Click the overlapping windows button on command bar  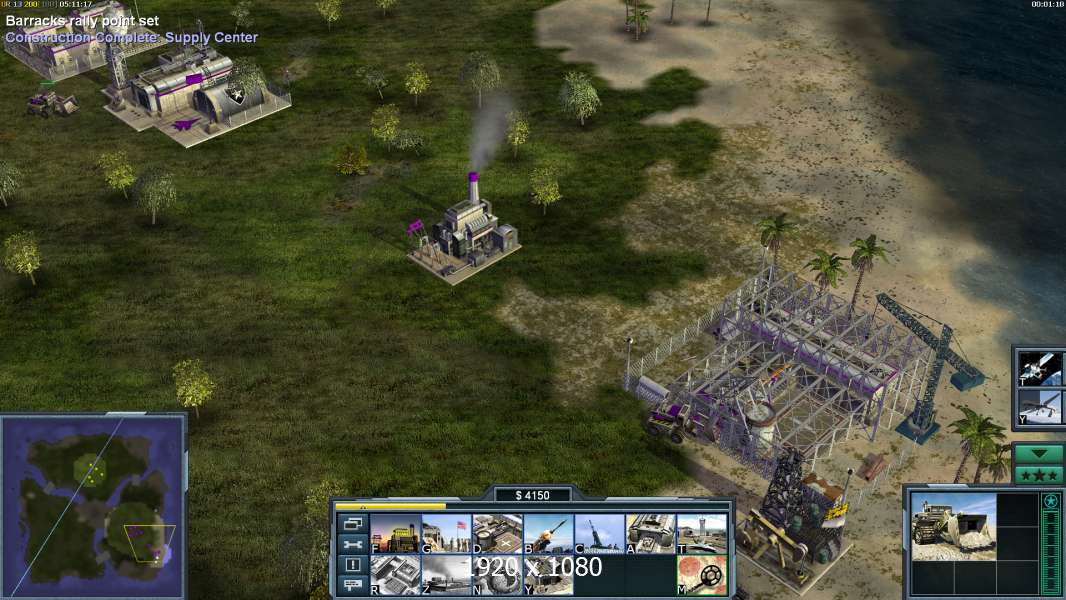point(351,524)
